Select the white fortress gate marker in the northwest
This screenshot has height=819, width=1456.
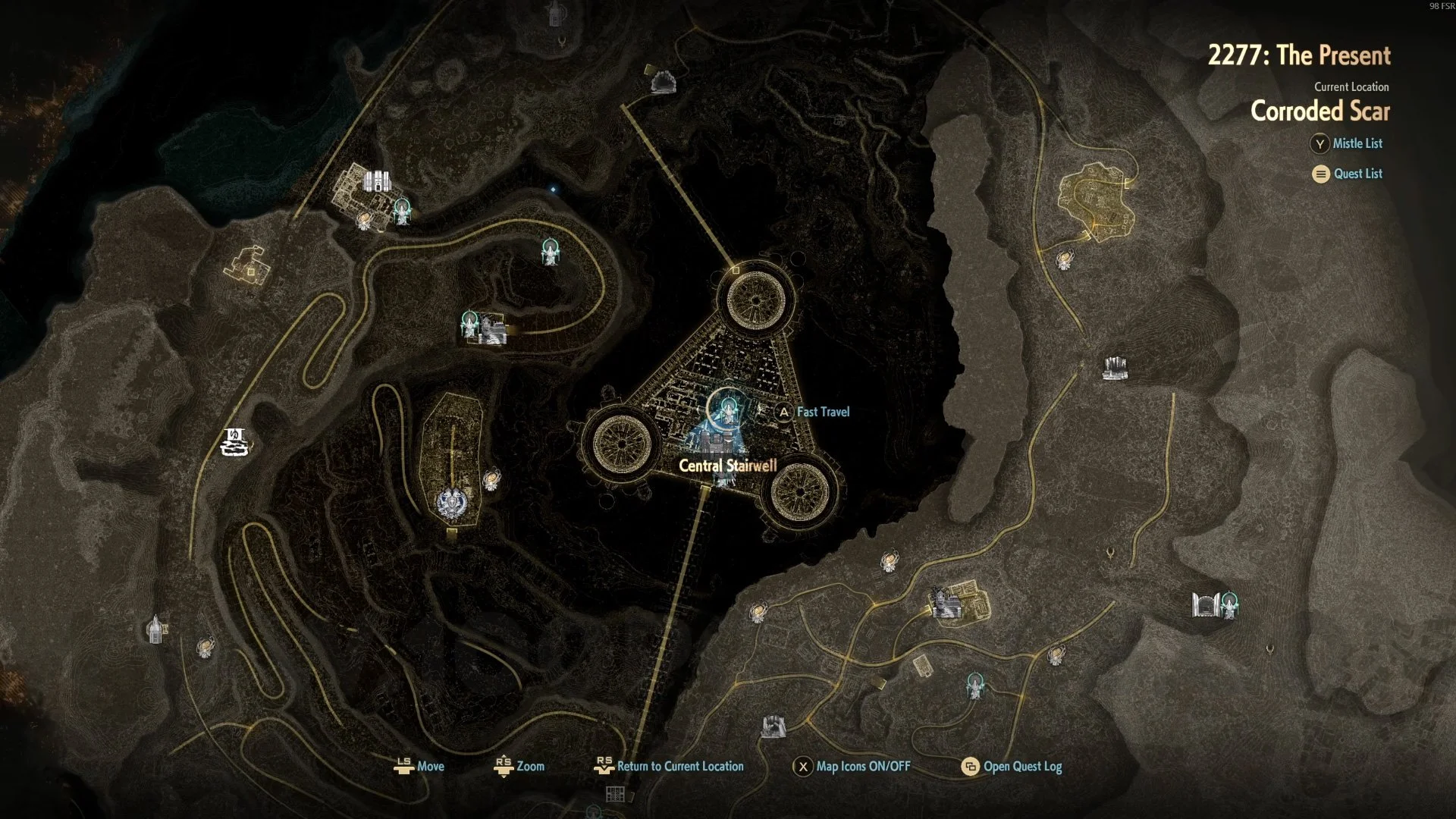pyautogui.click(x=376, y=181)
